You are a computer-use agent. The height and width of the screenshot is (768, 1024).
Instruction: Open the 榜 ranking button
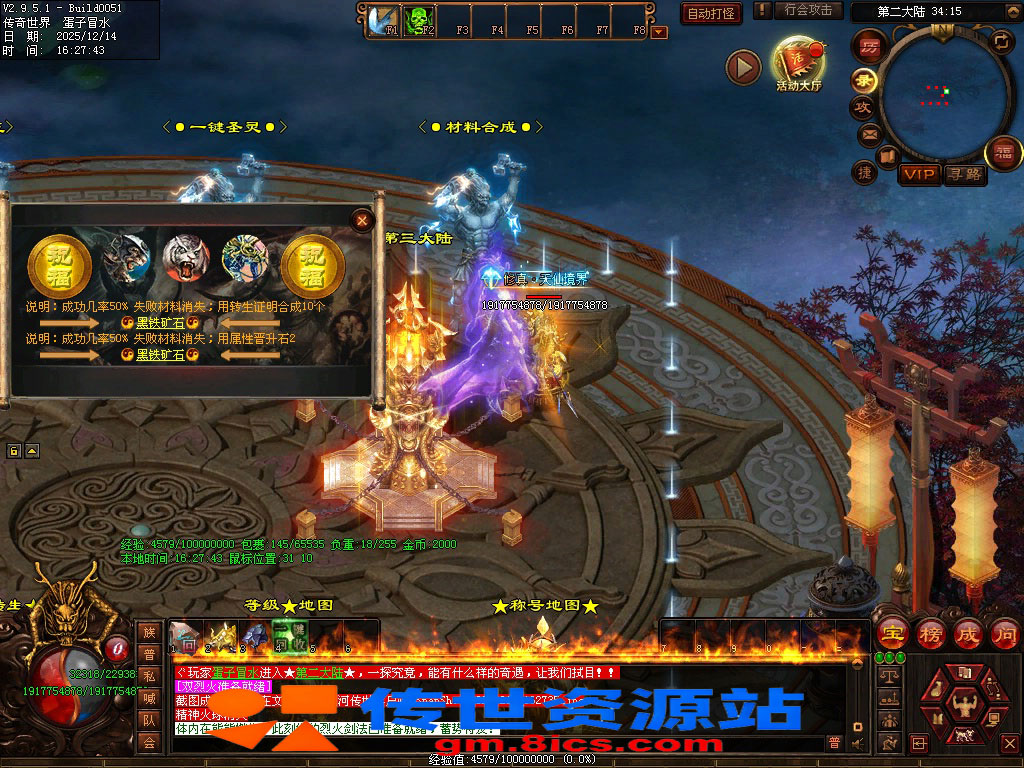click(930, 634)
